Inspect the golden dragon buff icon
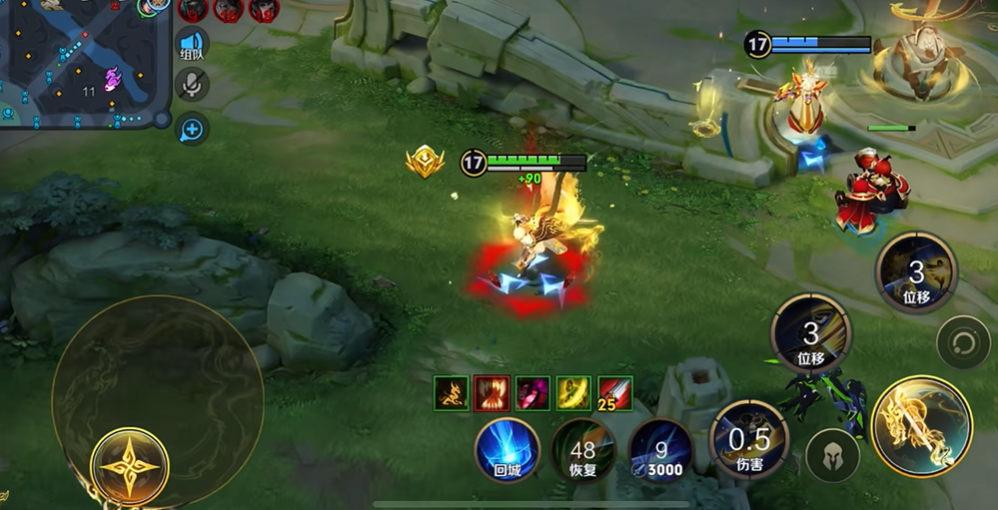 pyautogui.click(x=452, y=393)
